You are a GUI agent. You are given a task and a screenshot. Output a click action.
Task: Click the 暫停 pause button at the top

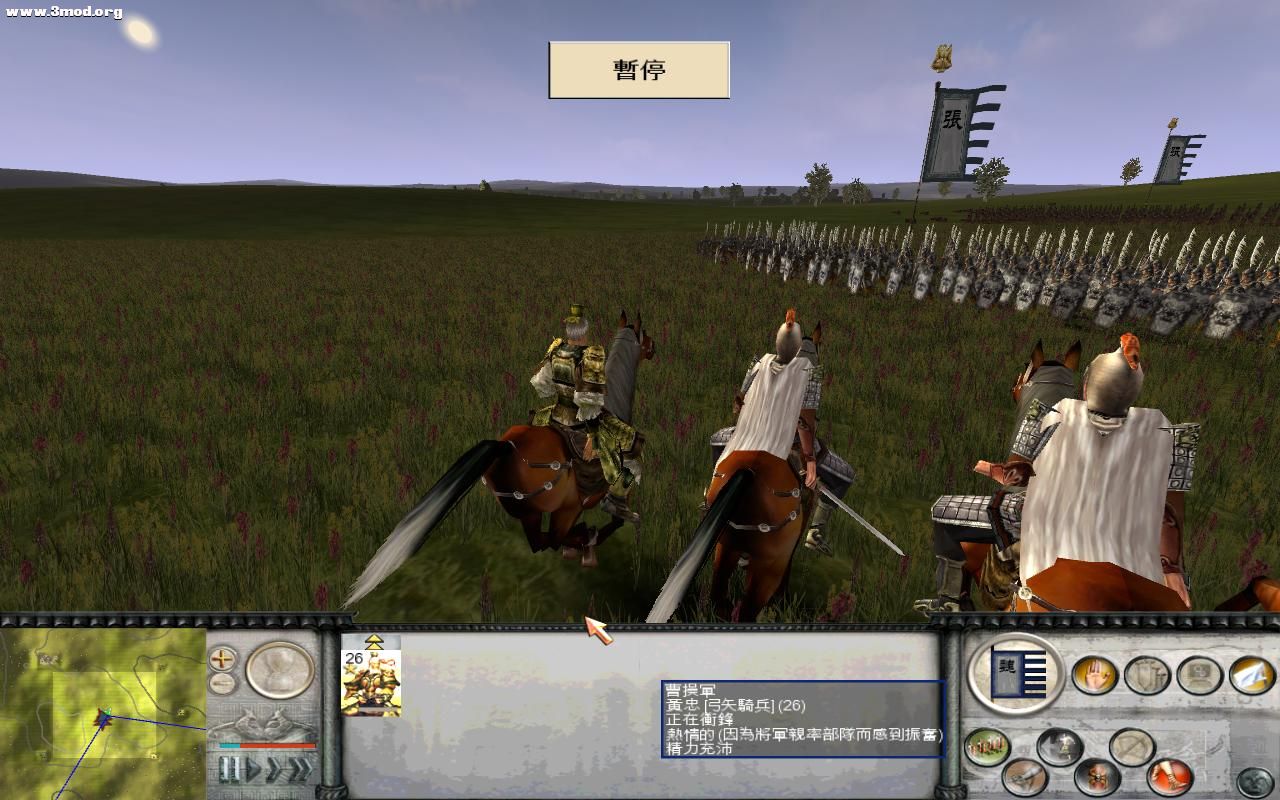[x=637, y=69]
